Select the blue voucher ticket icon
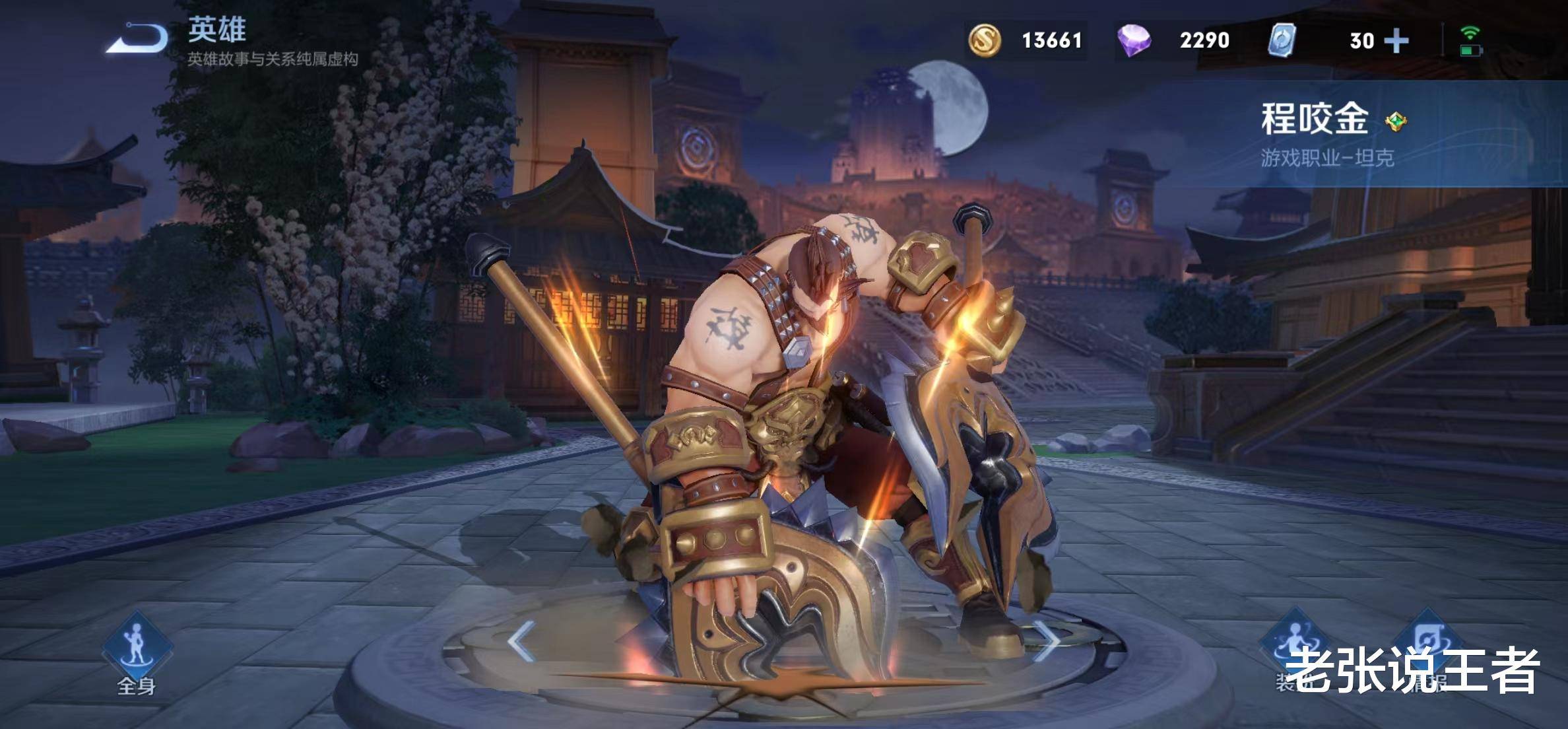This screenshot has width=1568, height=729. [x=1282, y=40]
